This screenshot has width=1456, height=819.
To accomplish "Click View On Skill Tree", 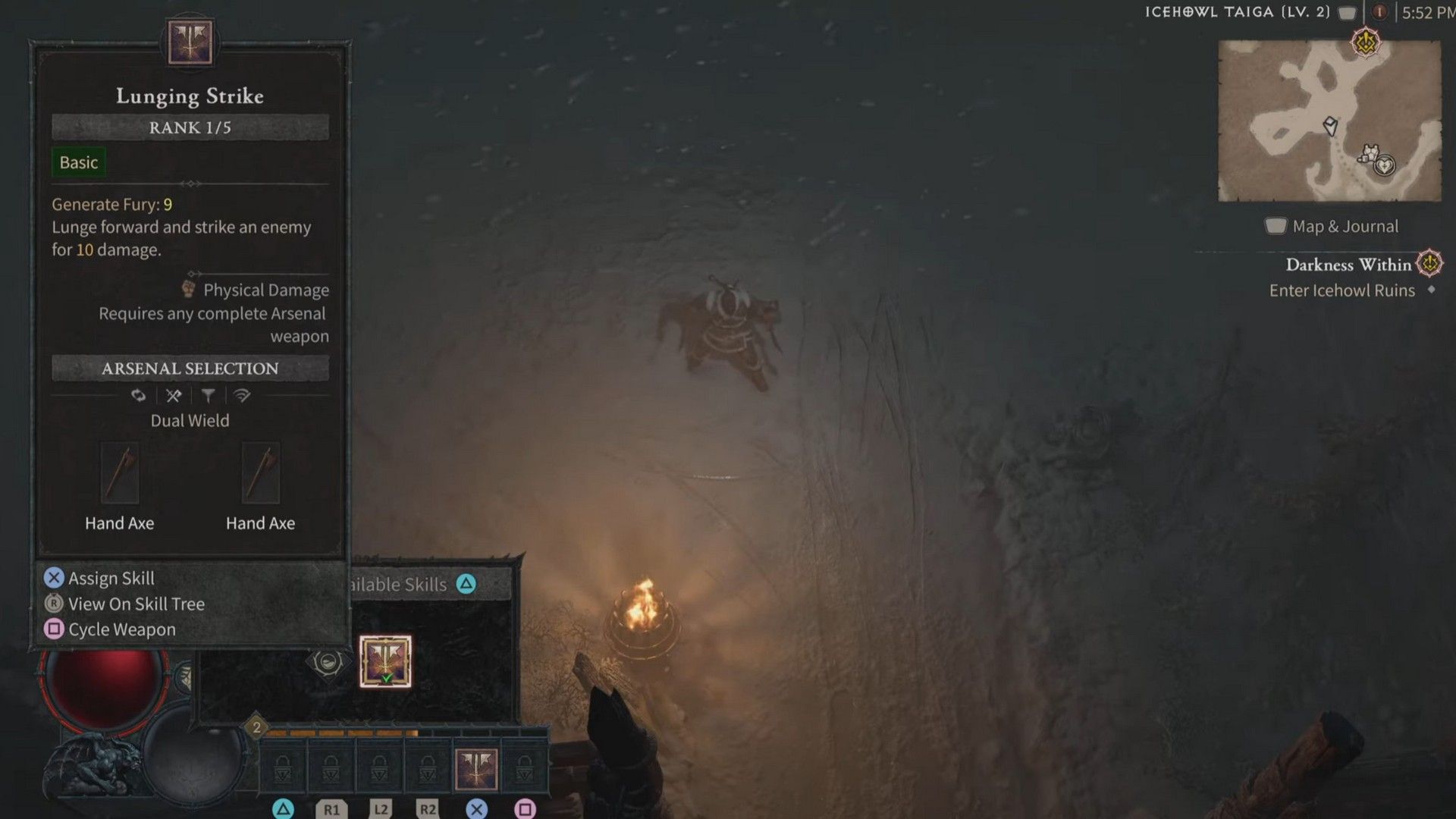I will 135,604.
